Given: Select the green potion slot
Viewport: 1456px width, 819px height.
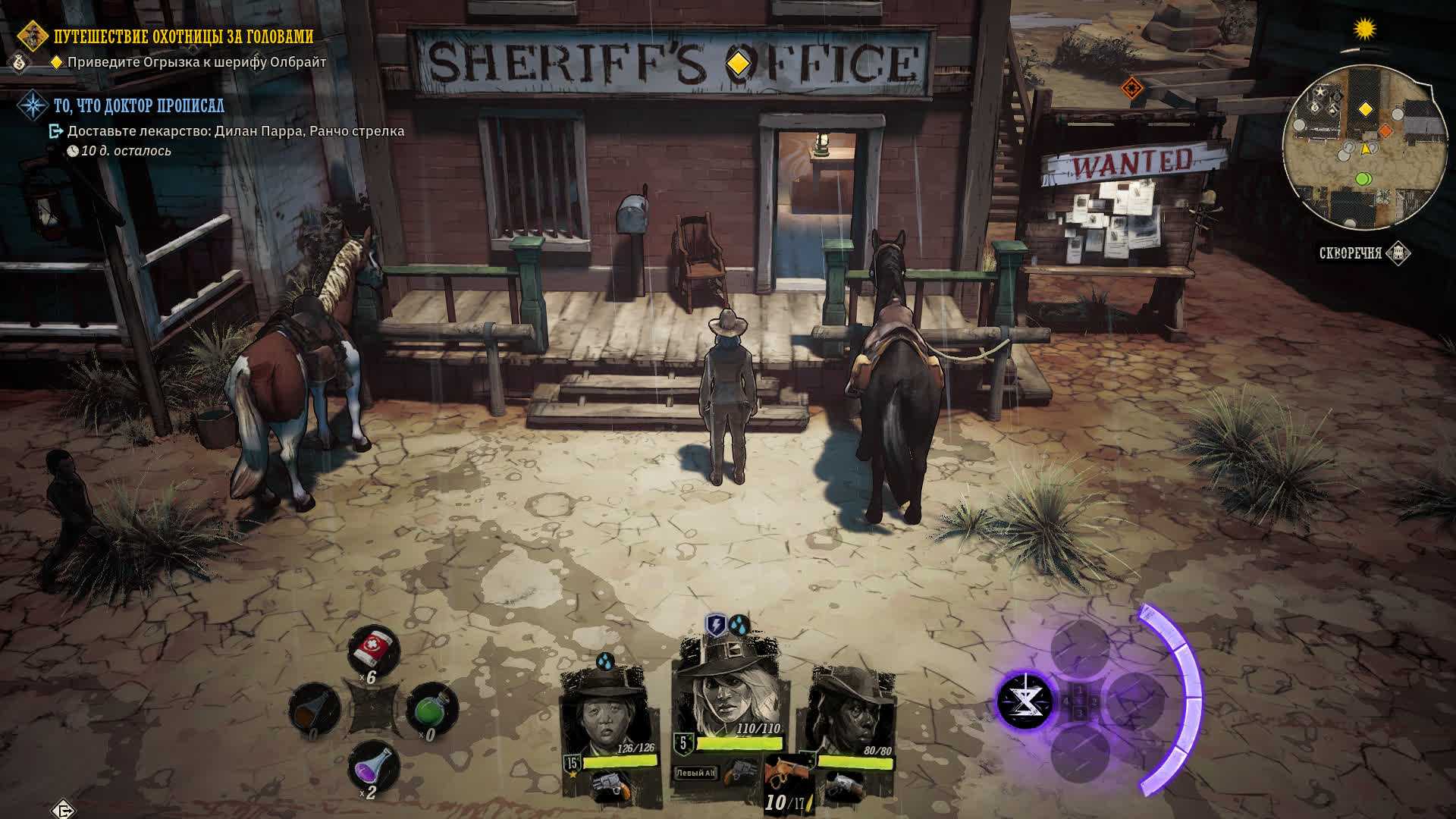Looking at the screenshot, I should click(431, 709).
